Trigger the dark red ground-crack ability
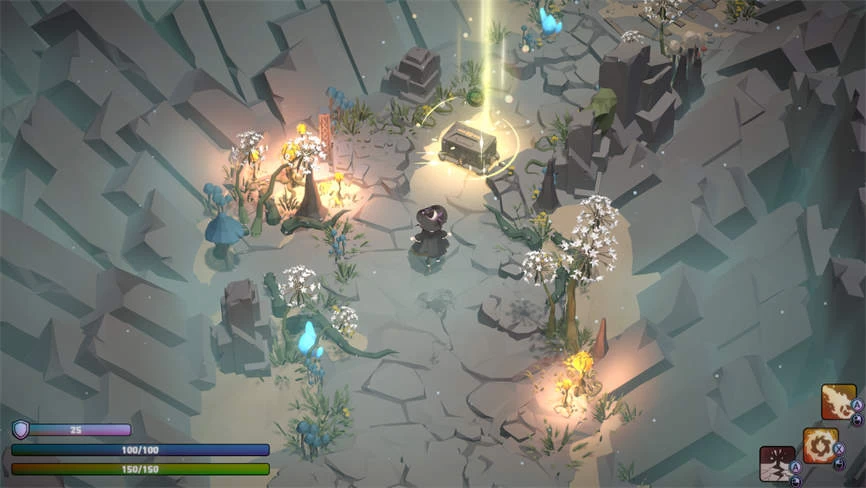This screenshot has height=488, width=866. [x=777, y=463]
